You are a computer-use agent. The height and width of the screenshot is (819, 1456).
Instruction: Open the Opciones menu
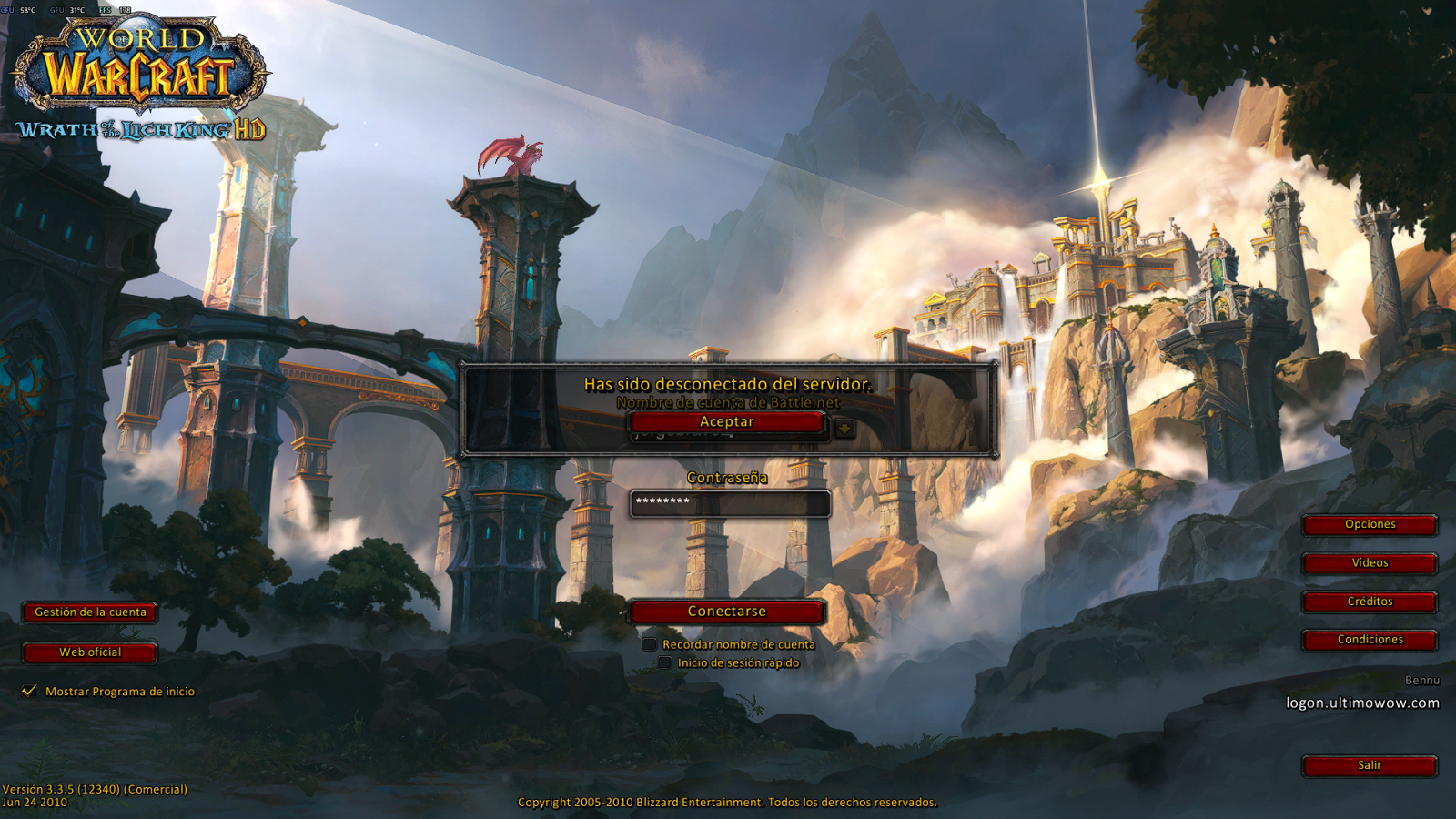coord(1370,525)
